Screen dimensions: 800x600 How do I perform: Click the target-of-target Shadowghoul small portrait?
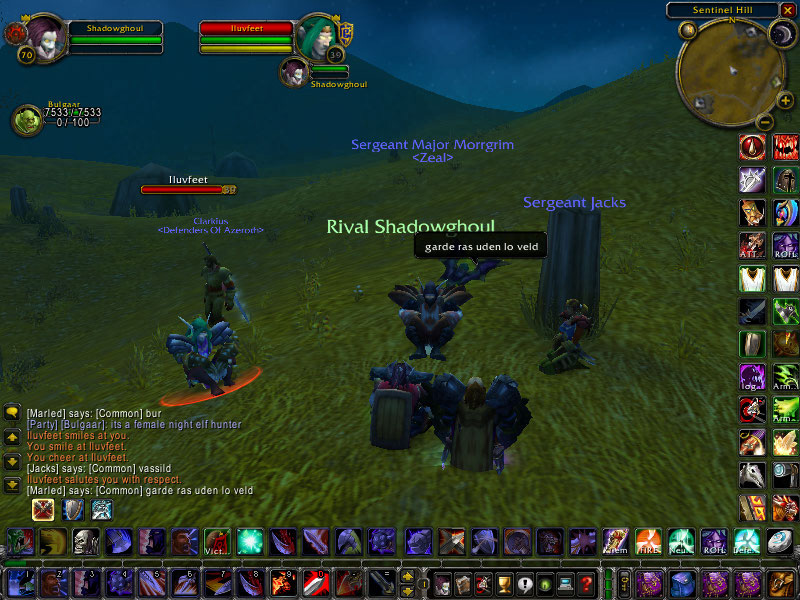[294, 72]
